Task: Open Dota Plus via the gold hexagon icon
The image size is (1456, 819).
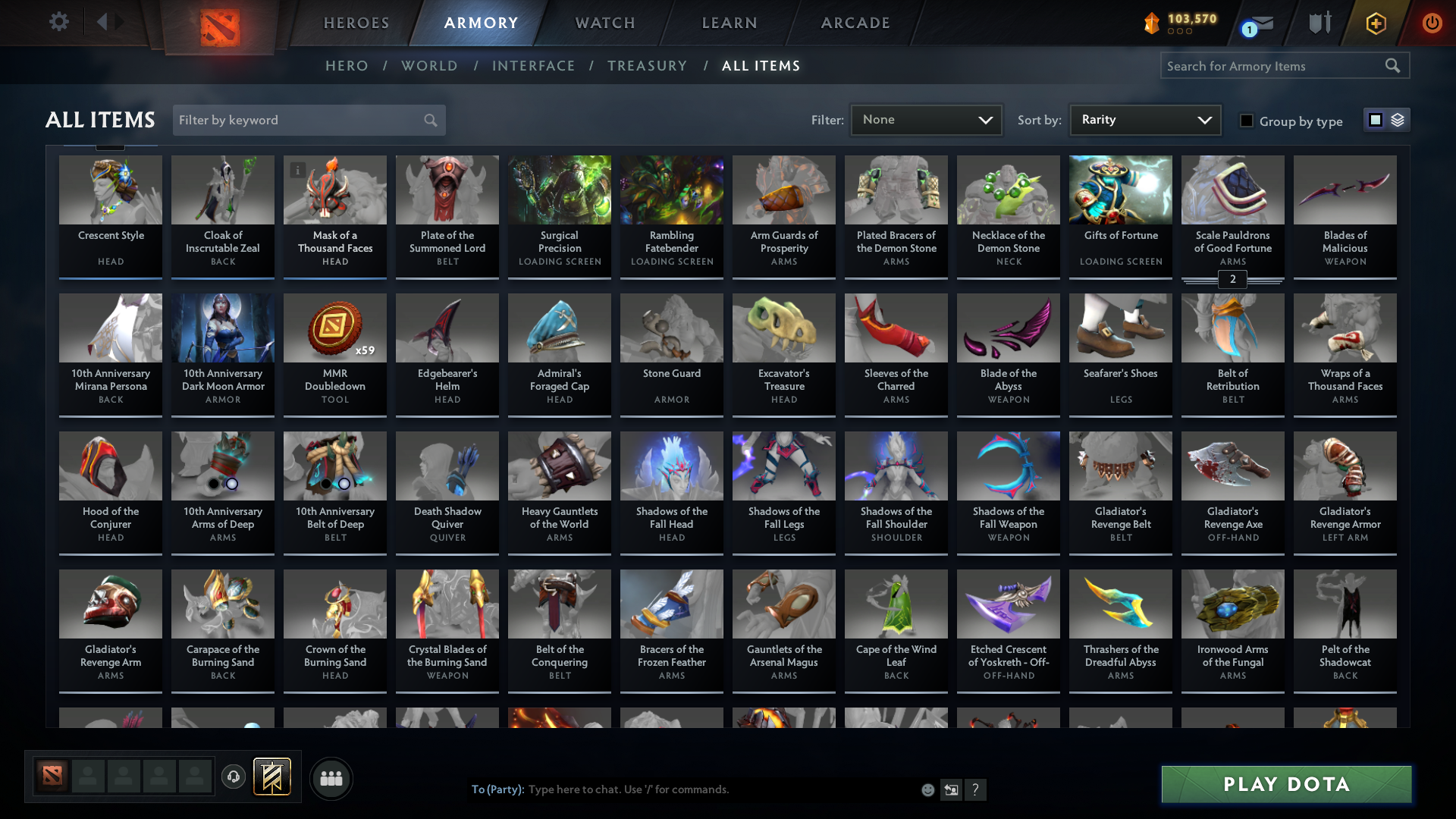Action: coord(1376,23)
